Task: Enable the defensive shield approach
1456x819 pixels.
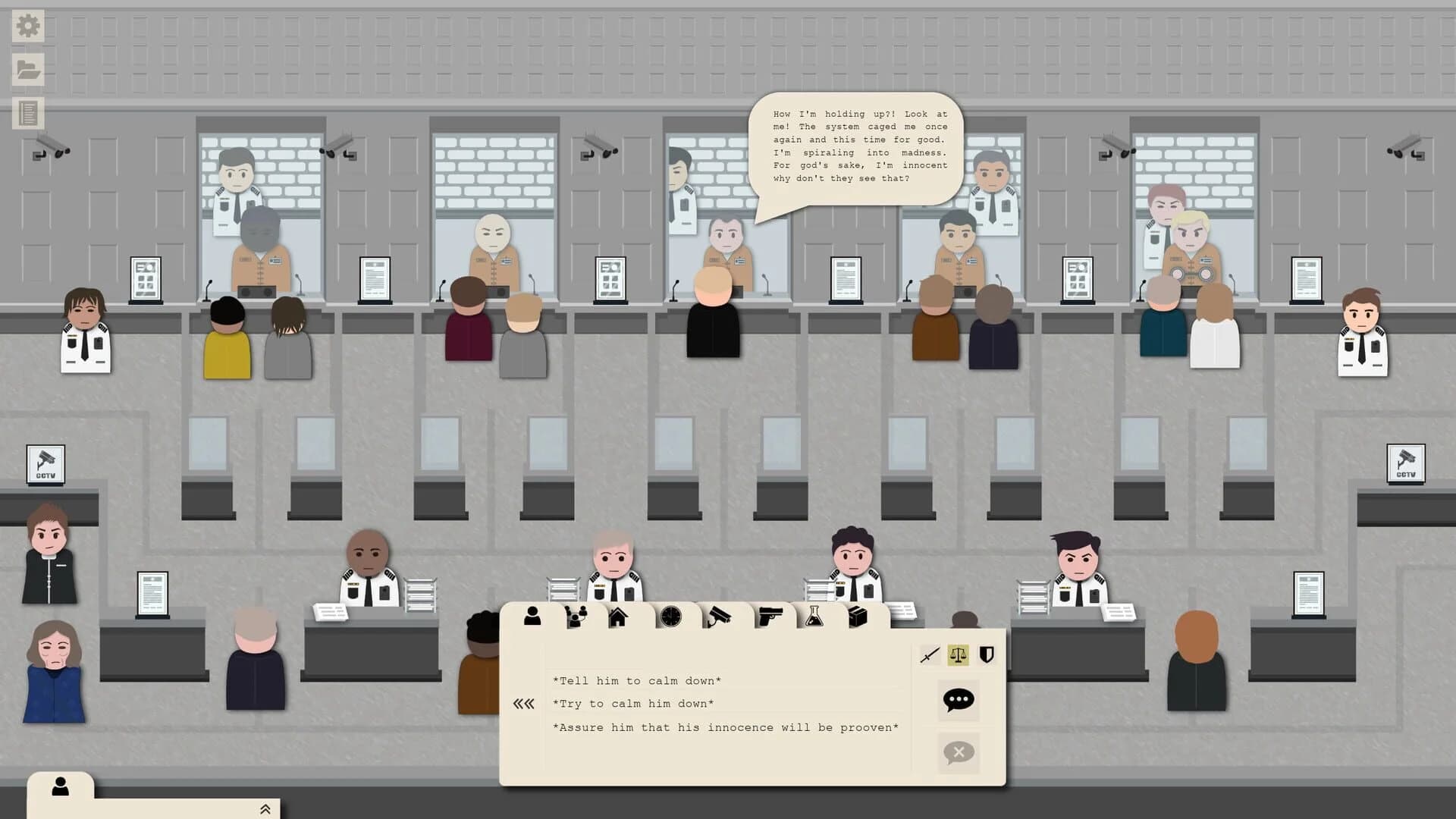Action: (x=985, y=653)
